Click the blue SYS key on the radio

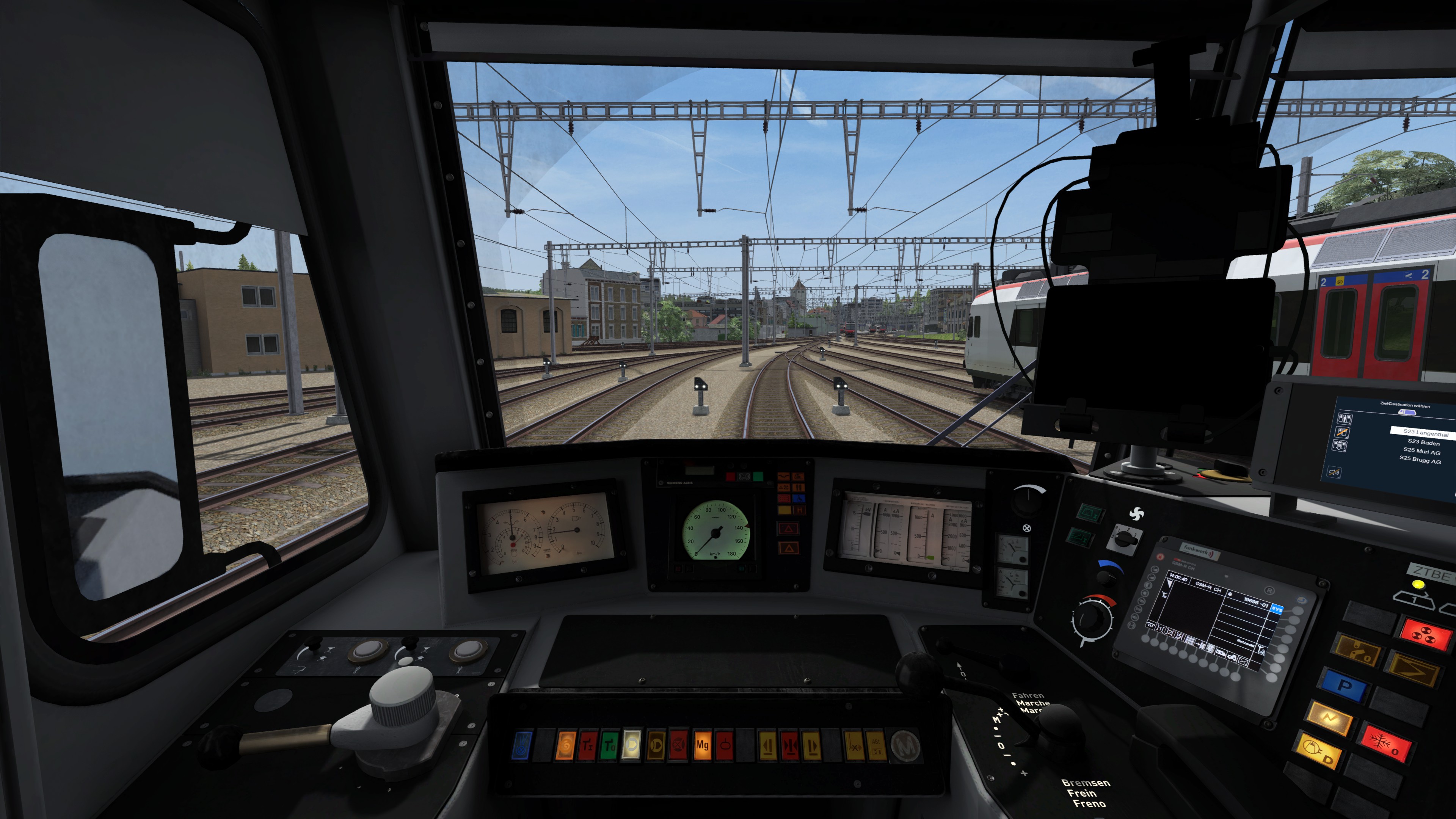point(1277,609)
